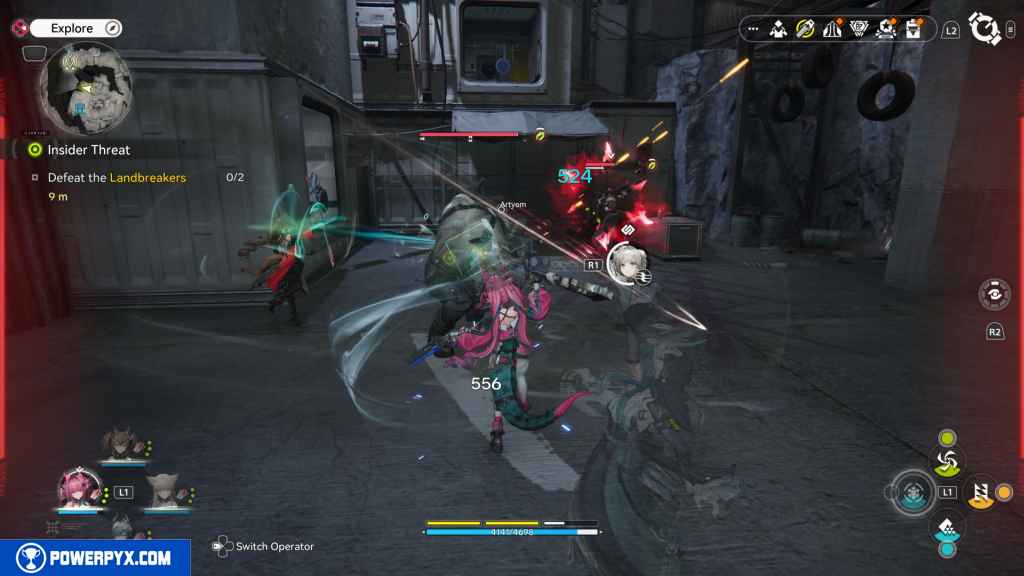Click the large circular arrows emblem
This screenshot has width=1024, height=576.
985,29
